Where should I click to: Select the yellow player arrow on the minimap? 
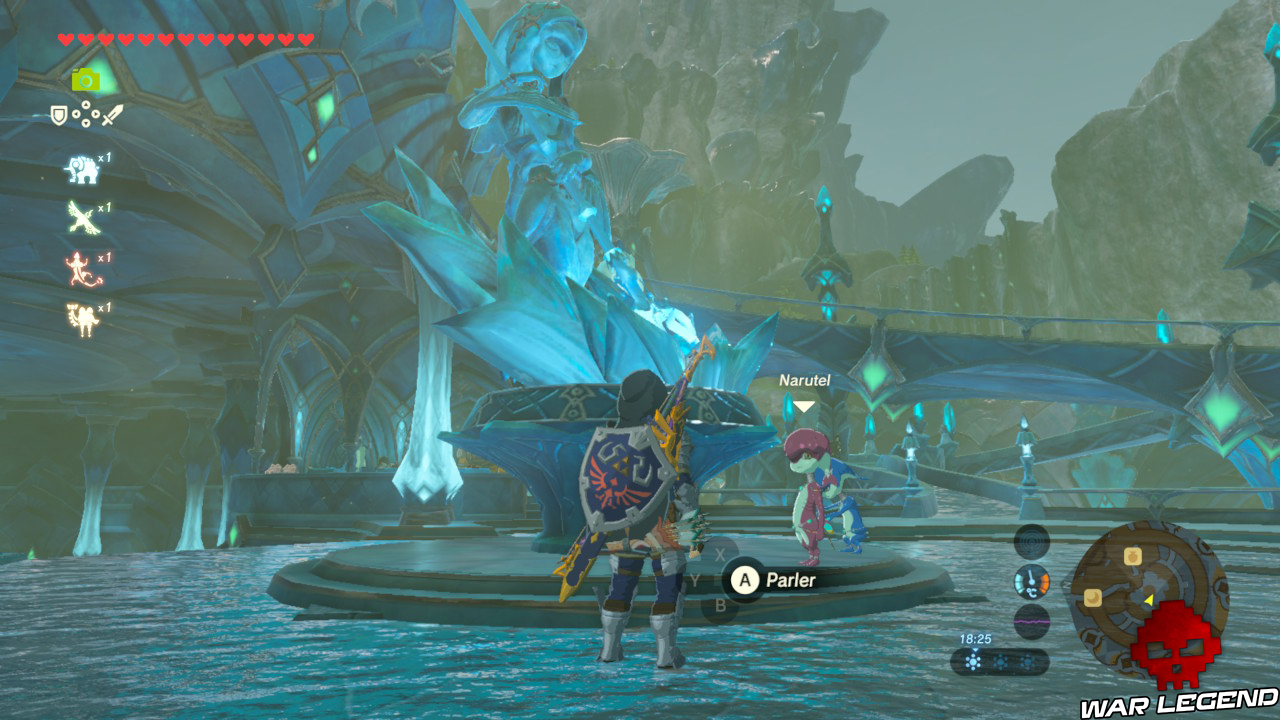(1148, 599)
